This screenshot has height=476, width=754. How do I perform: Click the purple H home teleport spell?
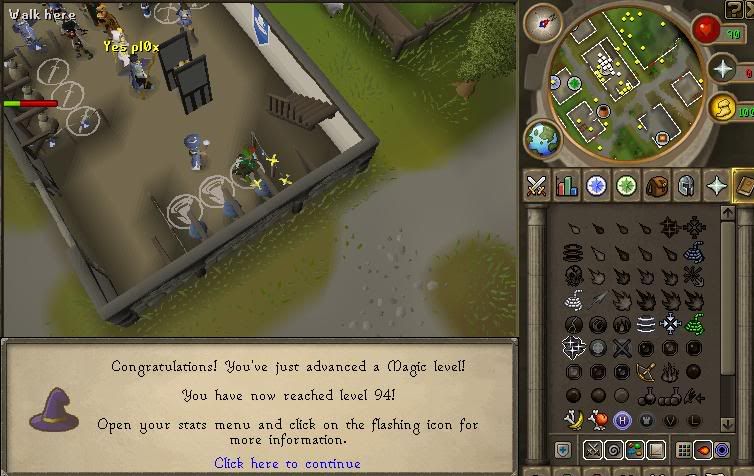tap(622, 420)
